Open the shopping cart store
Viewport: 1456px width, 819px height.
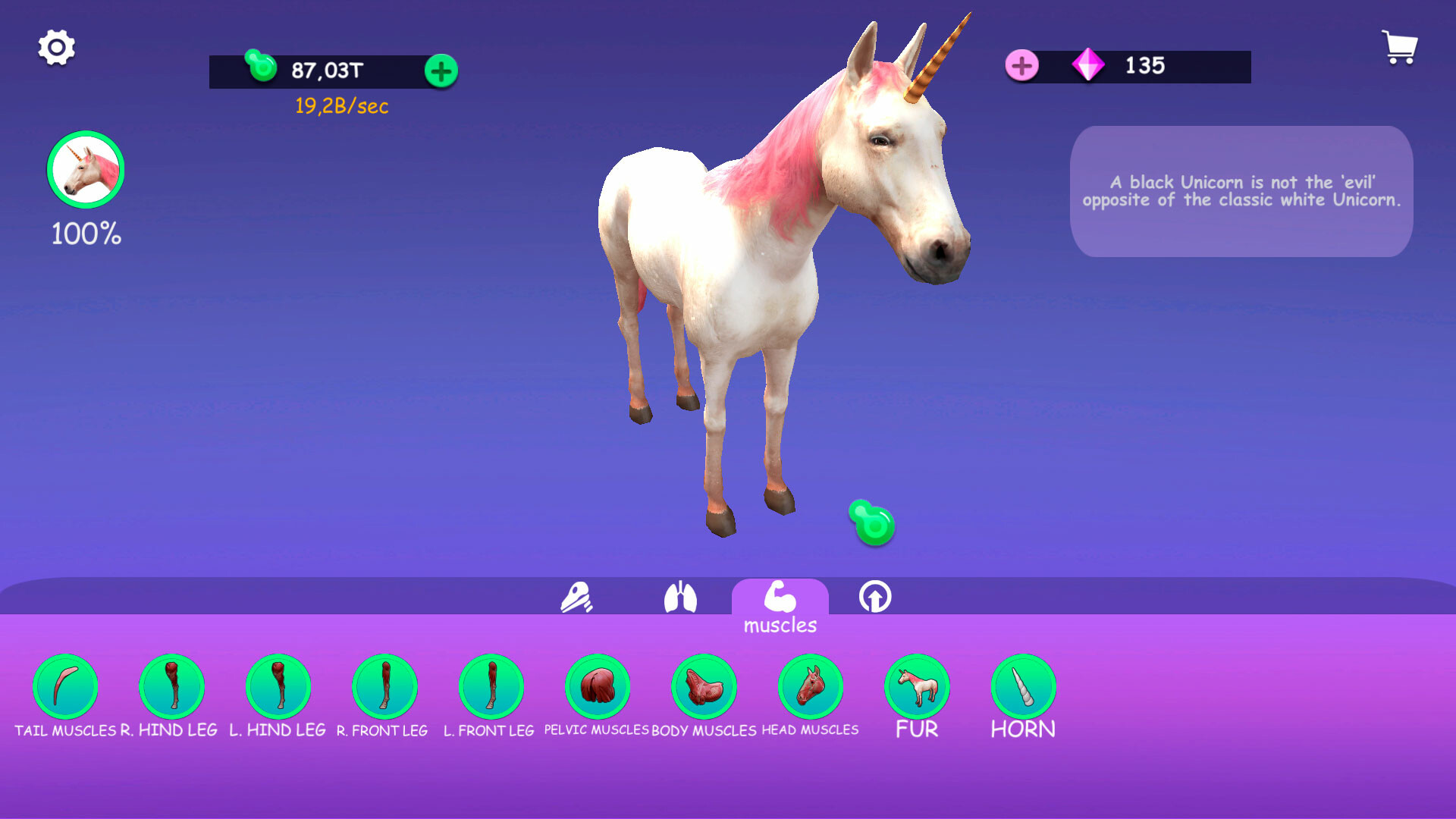coord(1399,47)
